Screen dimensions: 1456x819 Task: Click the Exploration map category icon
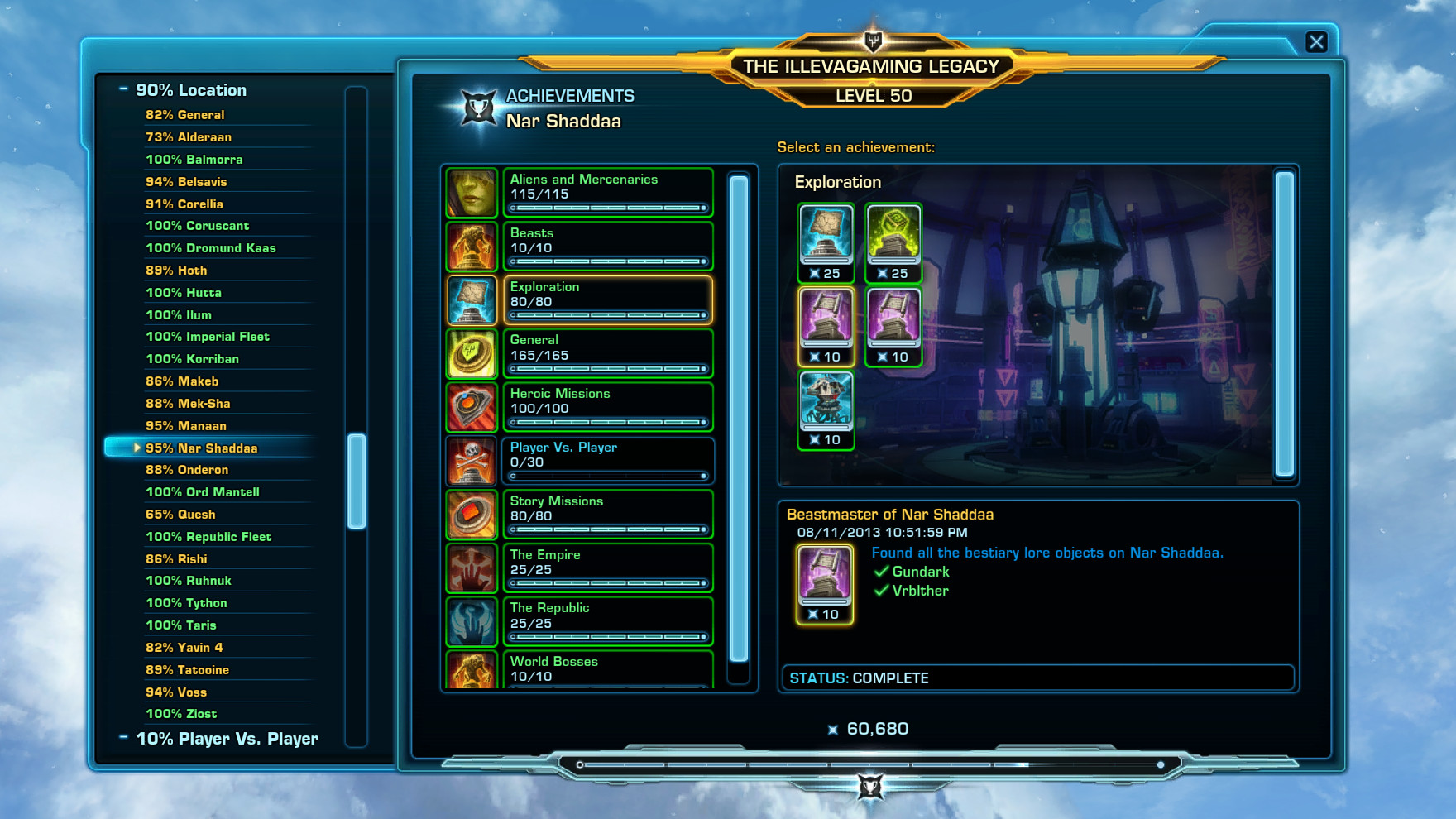[x=472, y=299]
